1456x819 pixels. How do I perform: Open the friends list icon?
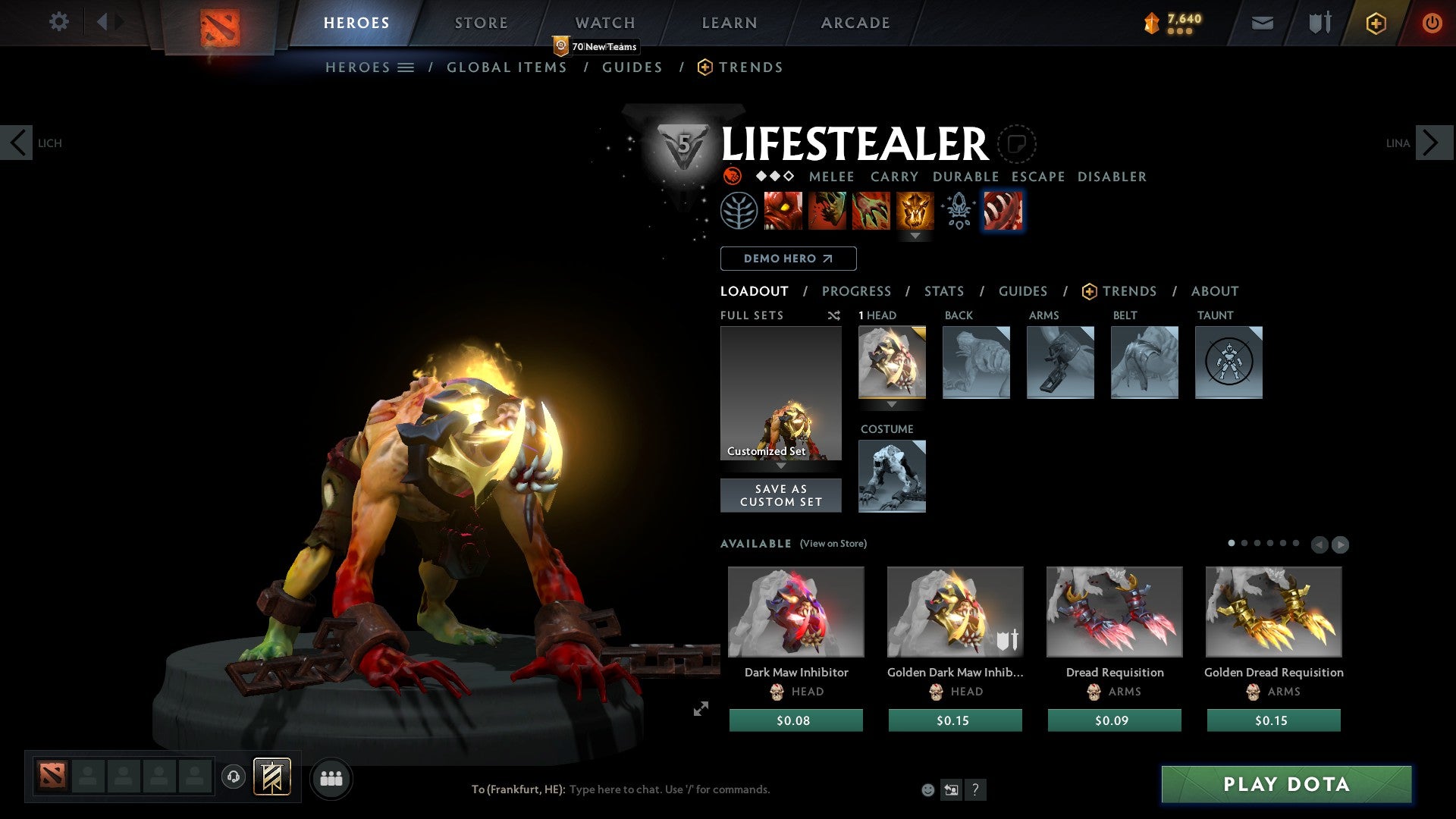coord(331,777)
